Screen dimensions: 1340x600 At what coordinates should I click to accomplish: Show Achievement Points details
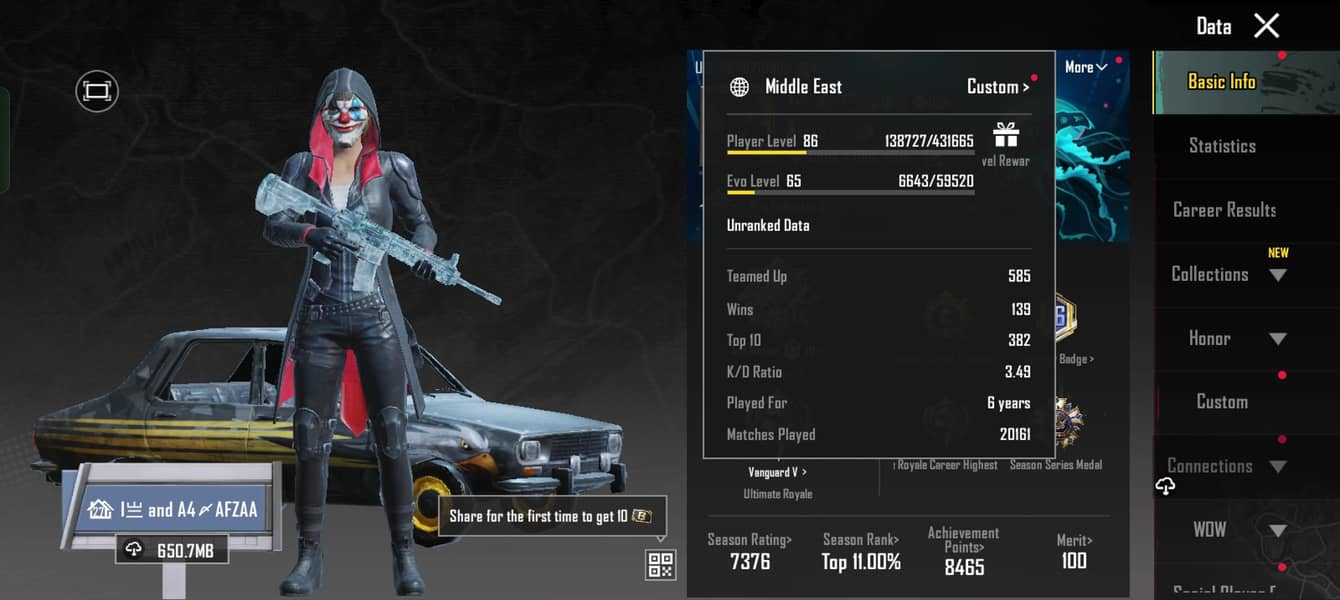pos(963,551)
